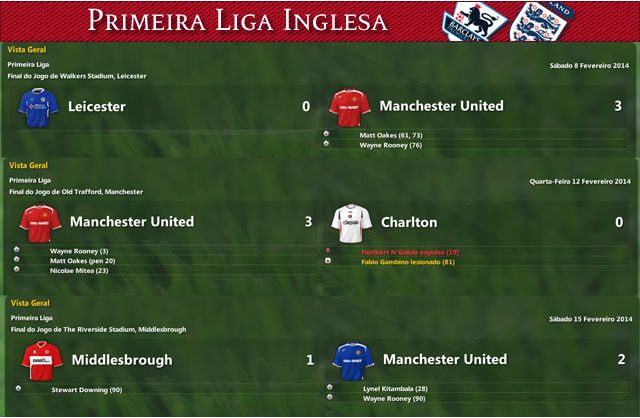Click Leicester's blue kit icon
Viewport: 640px width, 418px height.
[x=38, y=105]
